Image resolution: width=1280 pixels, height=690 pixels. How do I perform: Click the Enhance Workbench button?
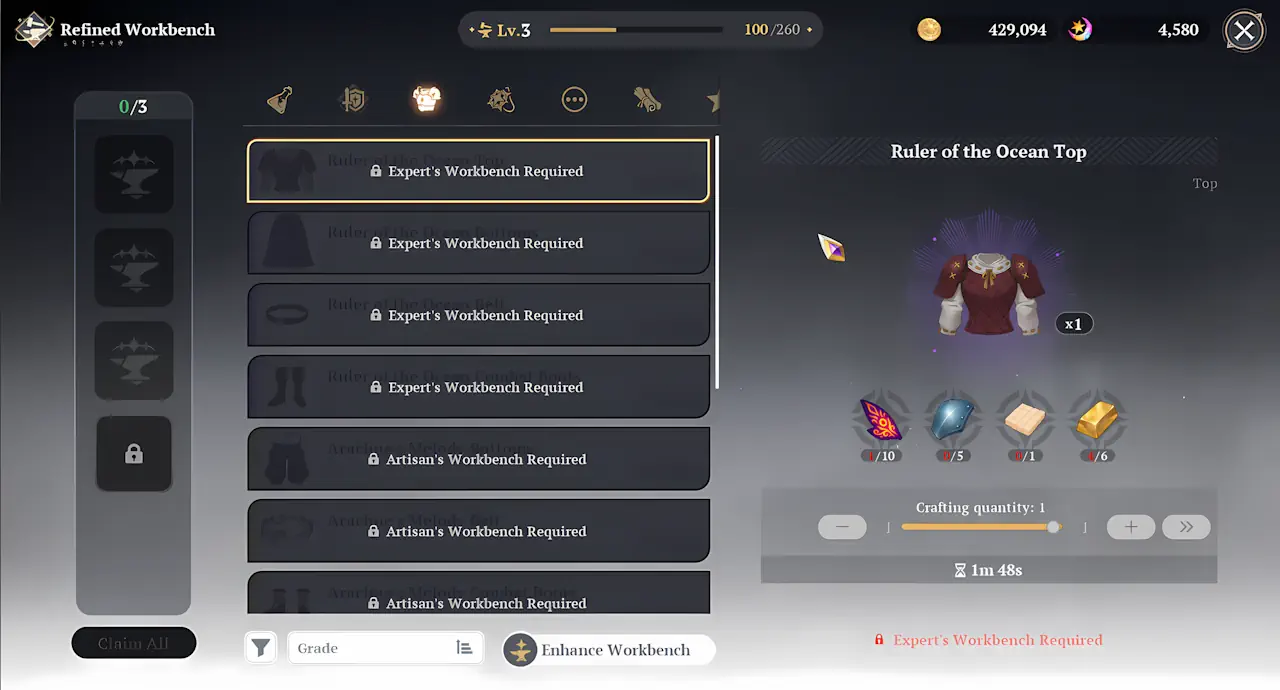[x=608, y=650]
